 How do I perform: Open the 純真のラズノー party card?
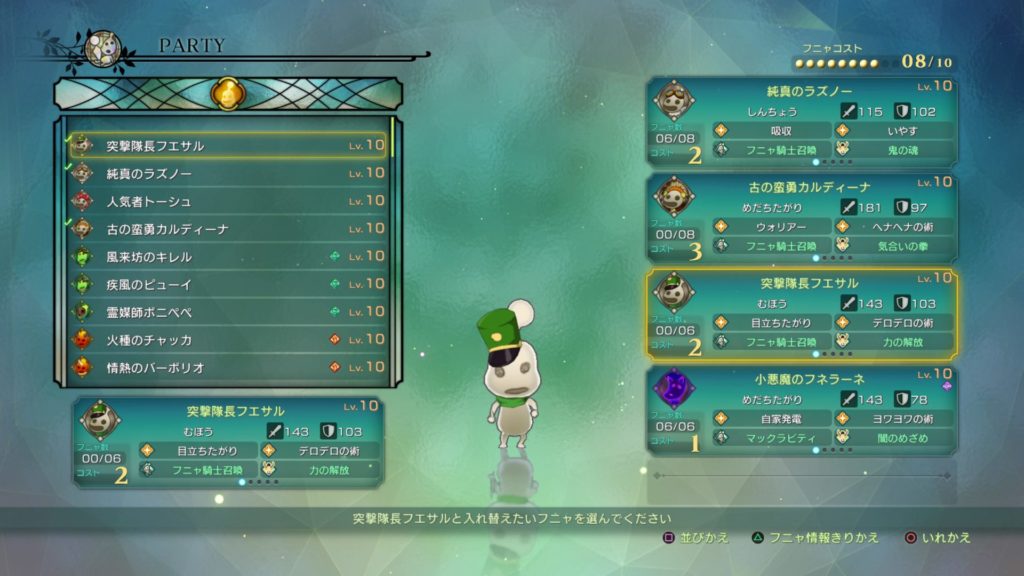point(802,124)
